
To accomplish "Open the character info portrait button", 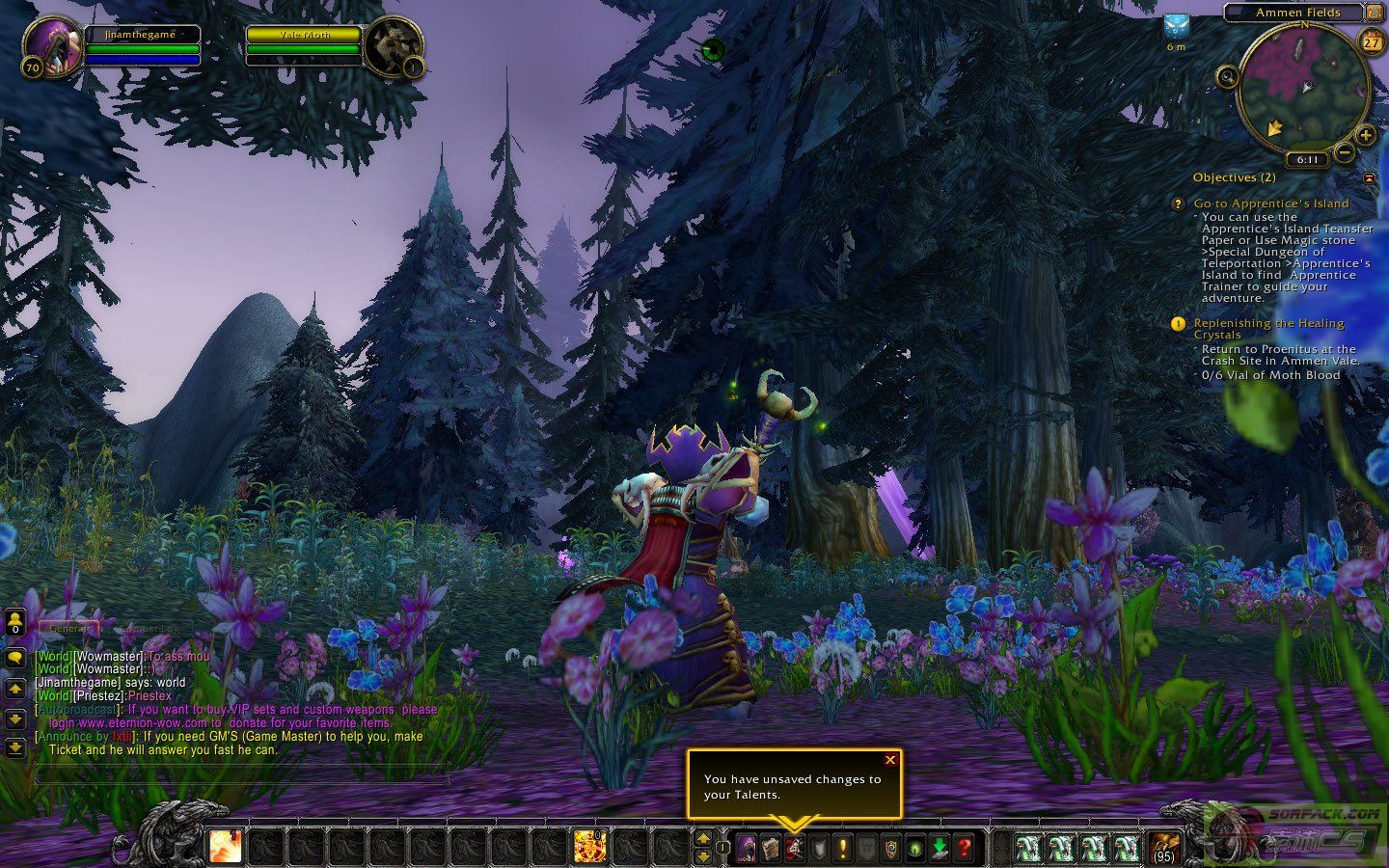I will pos(746,849).
